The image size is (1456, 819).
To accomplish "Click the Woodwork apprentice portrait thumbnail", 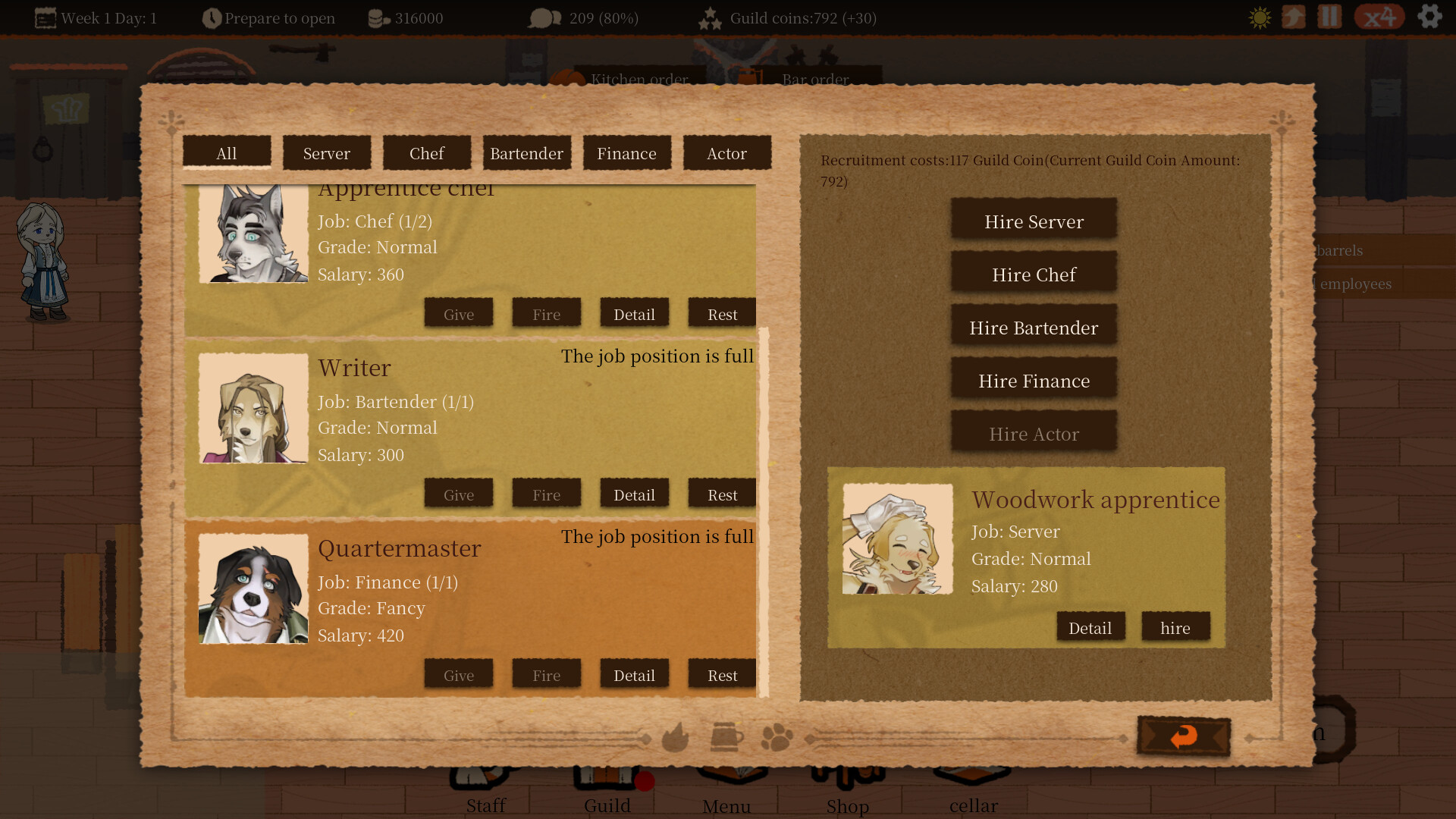I will tap(899, 539).
